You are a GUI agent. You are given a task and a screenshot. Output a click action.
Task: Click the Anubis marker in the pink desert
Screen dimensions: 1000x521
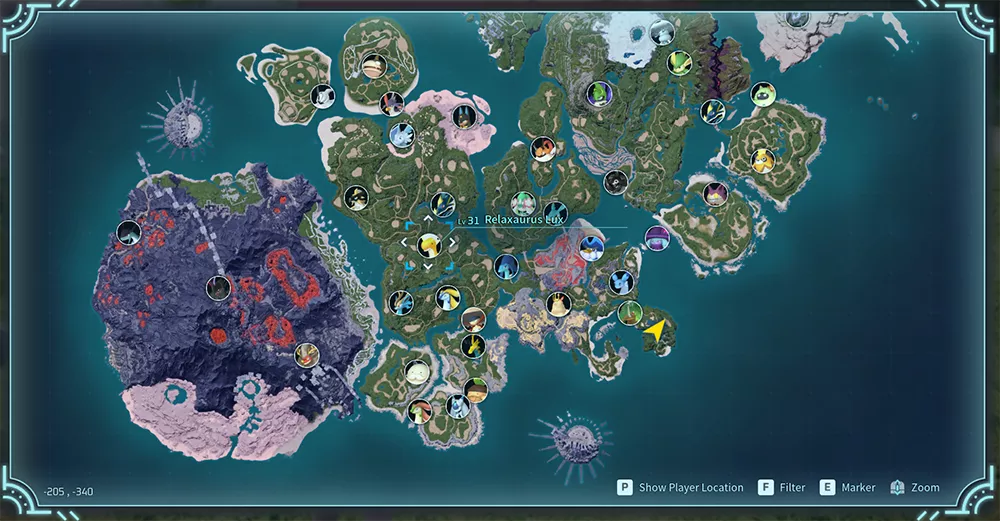463,116
